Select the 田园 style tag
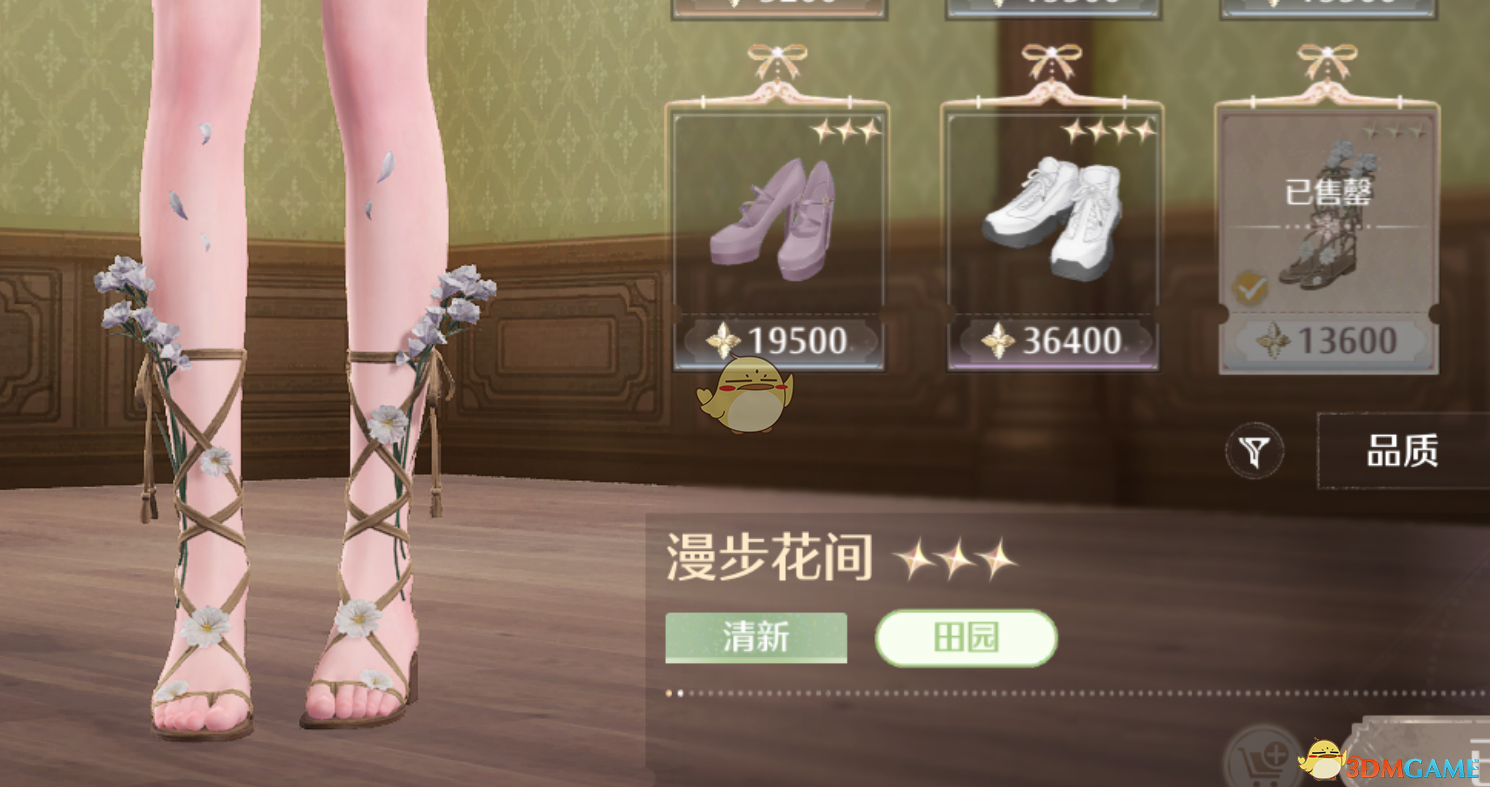Viewport: 1490px width, 787px height. coord(966,637)
